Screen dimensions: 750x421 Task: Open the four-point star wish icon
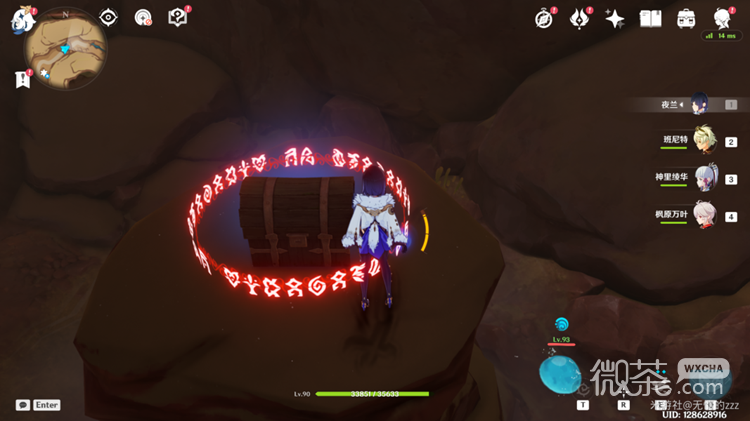616,19
